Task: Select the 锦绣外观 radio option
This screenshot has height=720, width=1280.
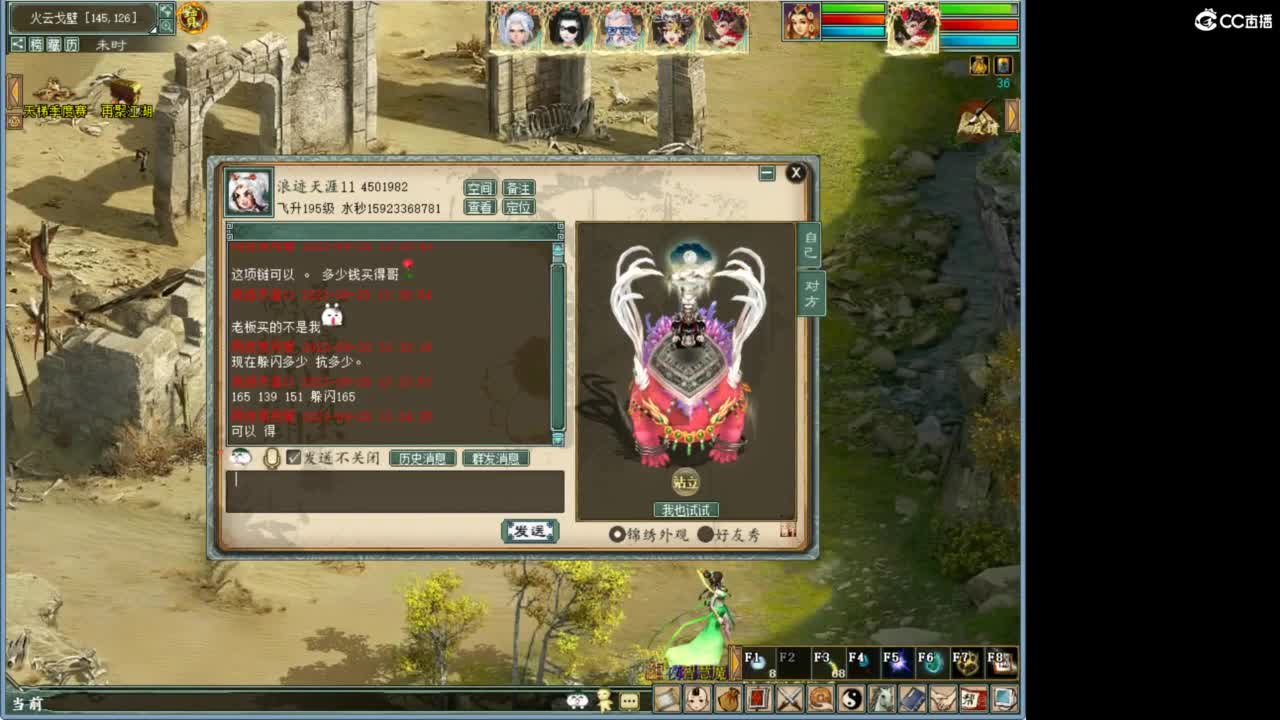Action: coord(618,533)
